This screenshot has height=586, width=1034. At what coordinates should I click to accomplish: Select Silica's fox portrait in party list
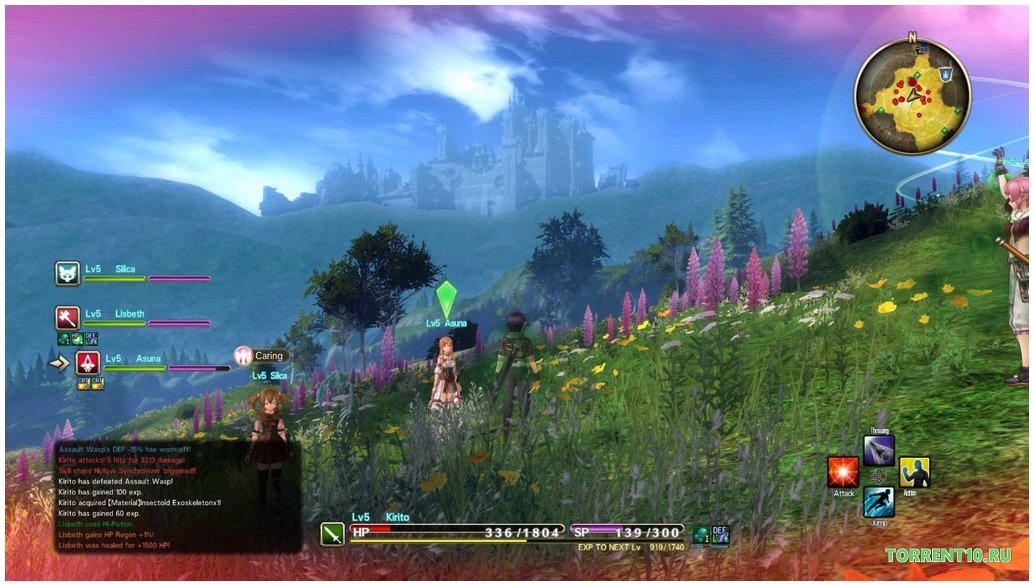click(67, 274)
